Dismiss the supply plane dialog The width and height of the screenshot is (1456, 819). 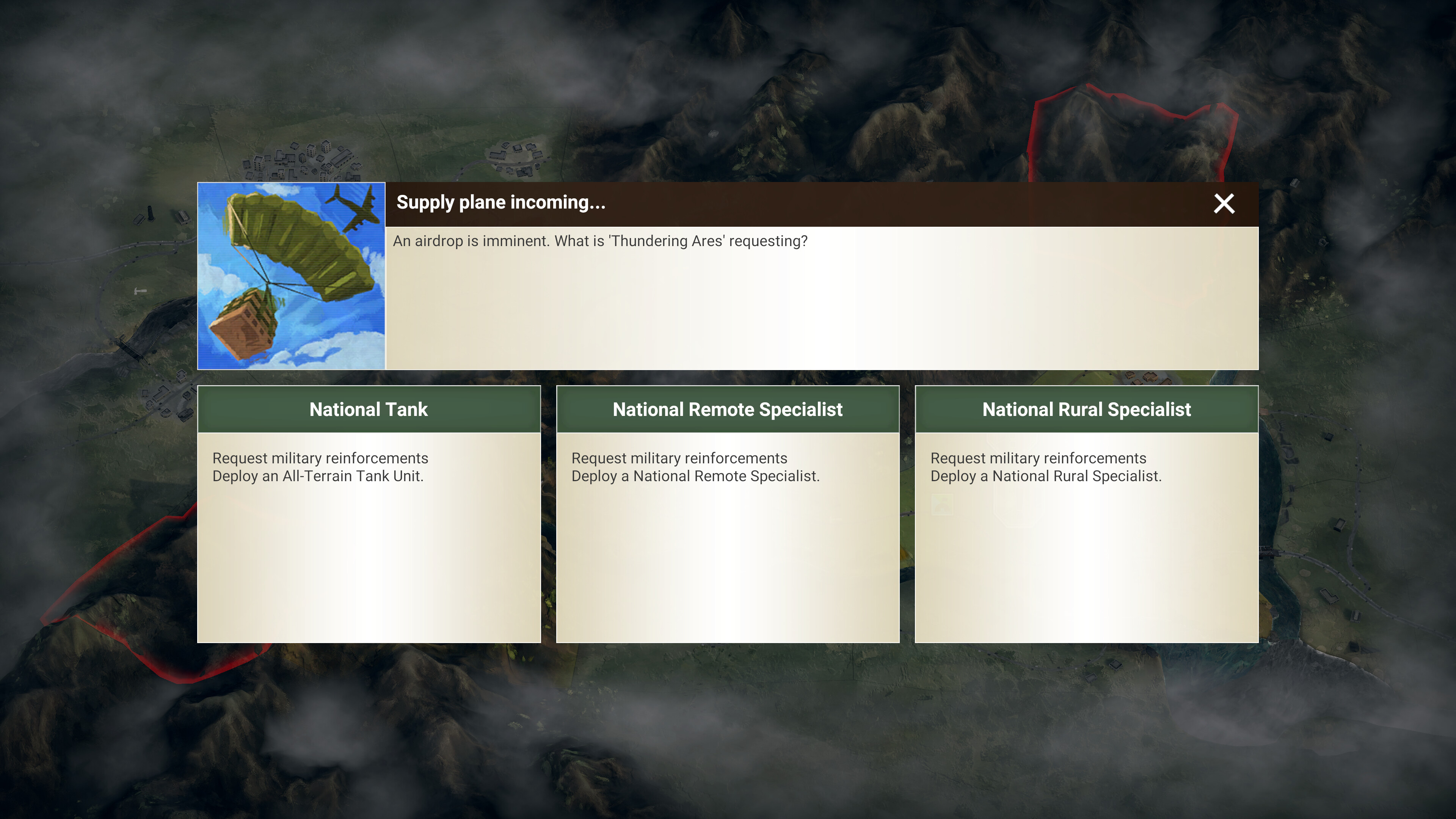[x=1224, y=204]
